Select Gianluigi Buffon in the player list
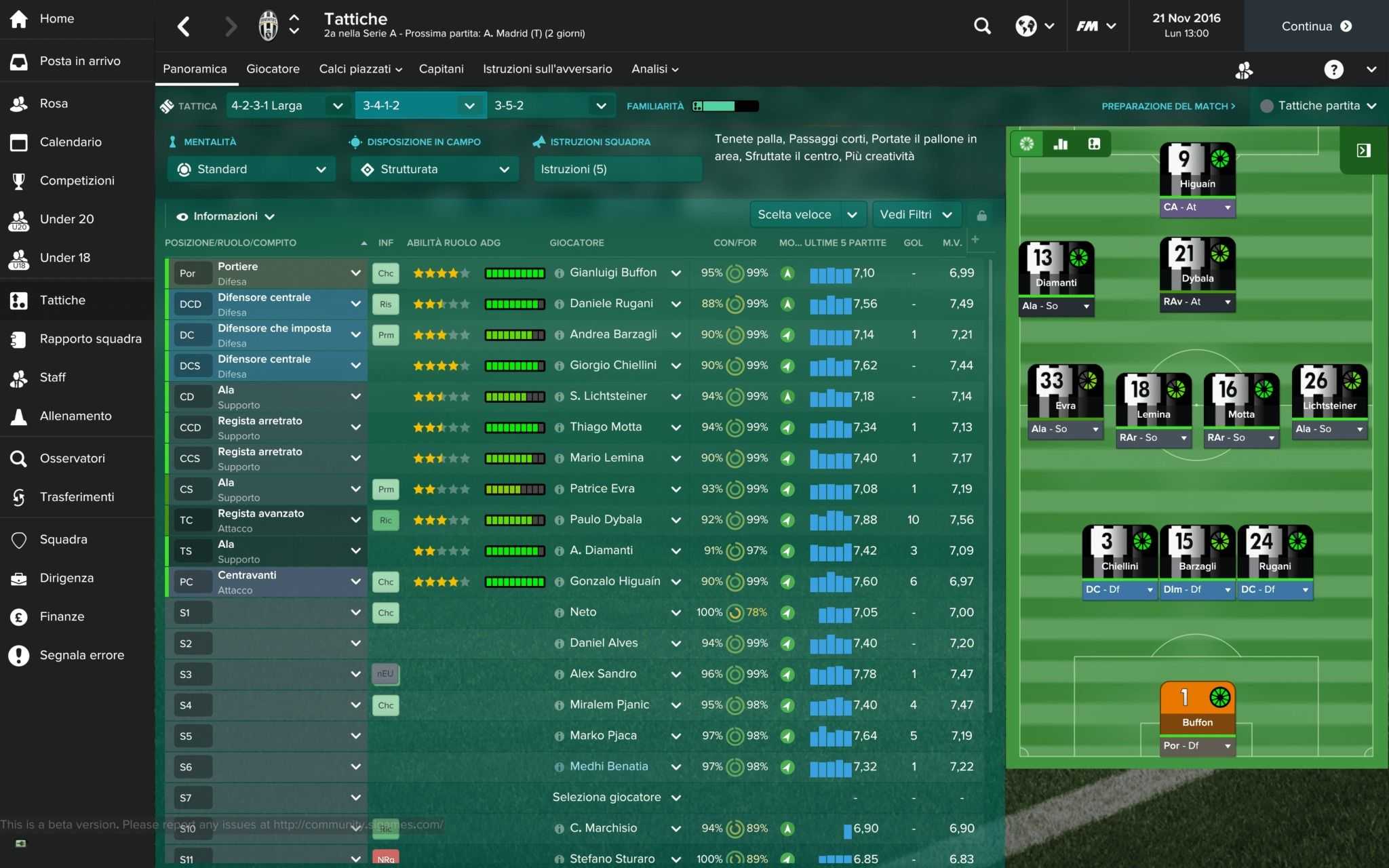 tap(613, 273)
